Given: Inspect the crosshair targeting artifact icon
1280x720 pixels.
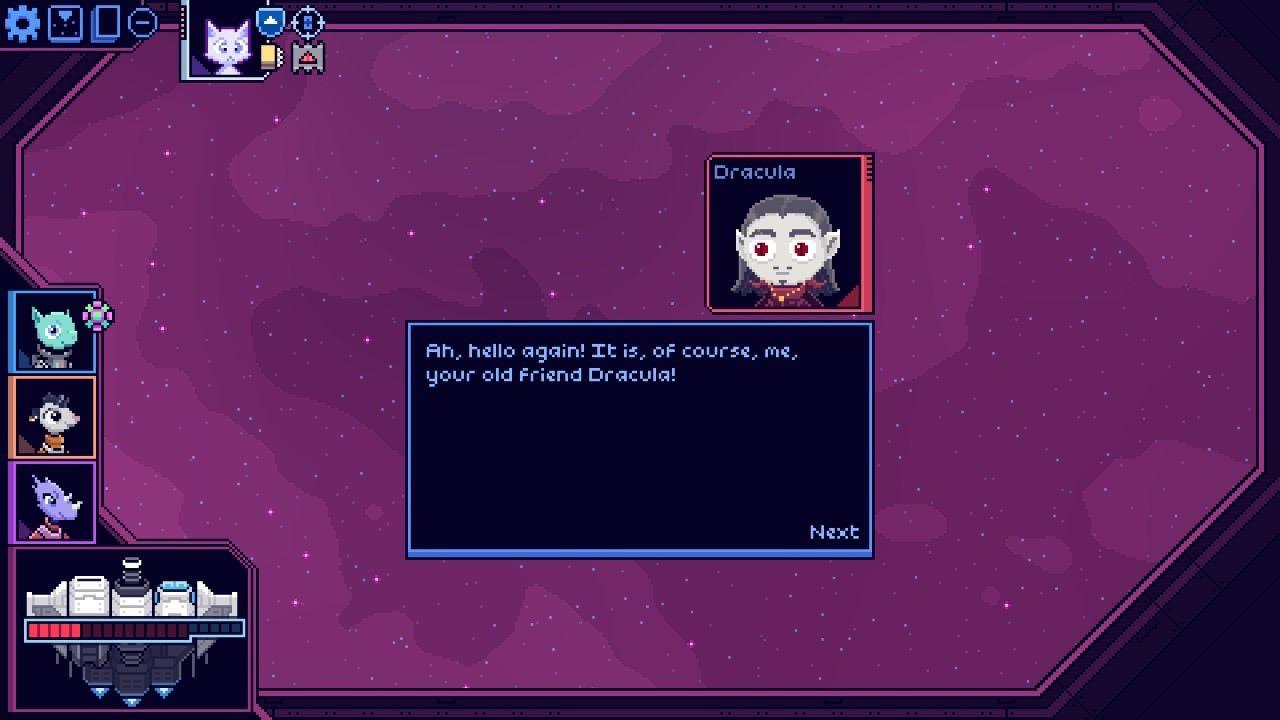Looking at the screenshot, I should pyautogui.click(x=308, y=21).
